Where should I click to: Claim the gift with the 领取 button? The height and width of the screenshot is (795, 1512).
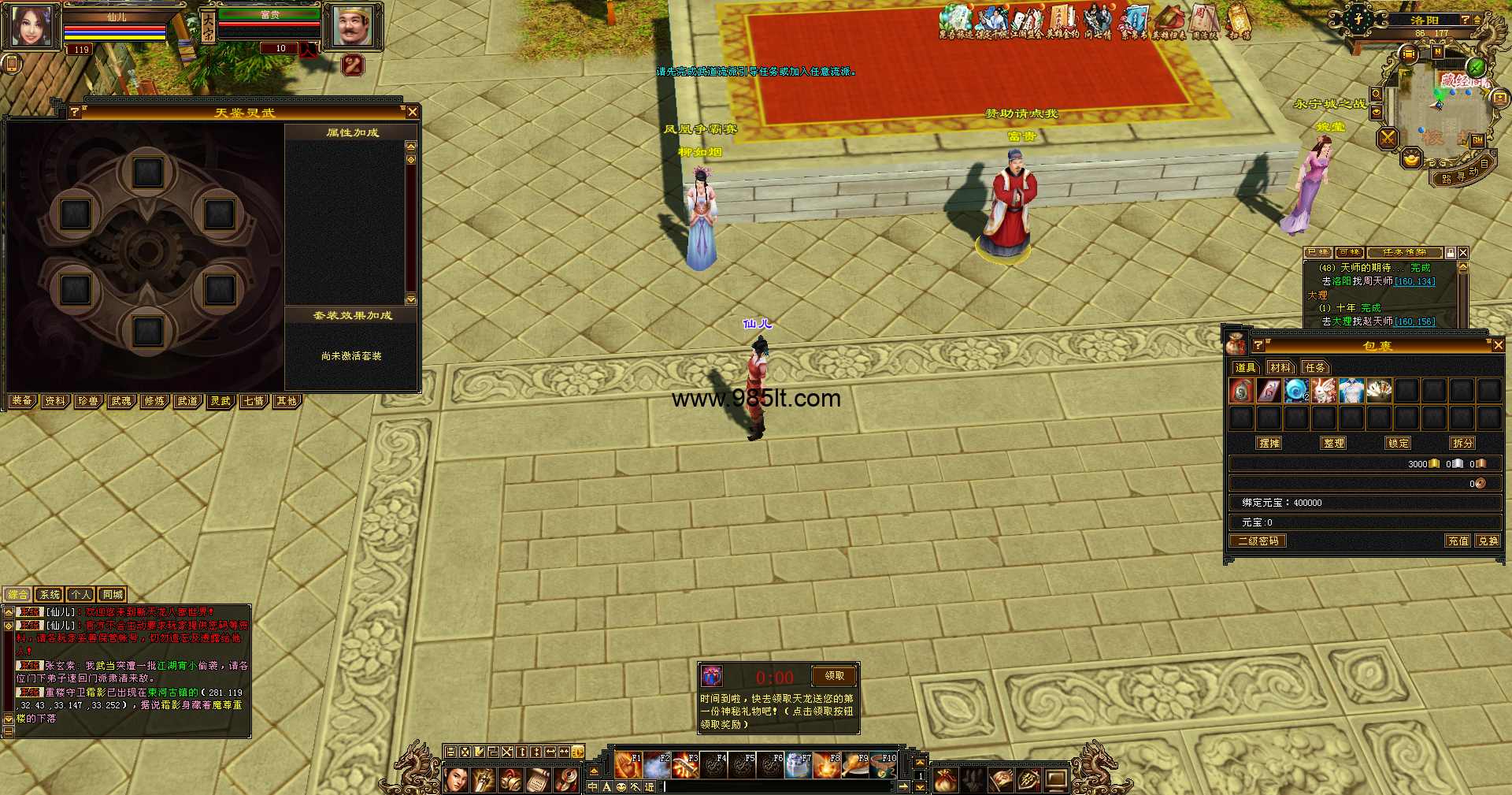point(834,676)
